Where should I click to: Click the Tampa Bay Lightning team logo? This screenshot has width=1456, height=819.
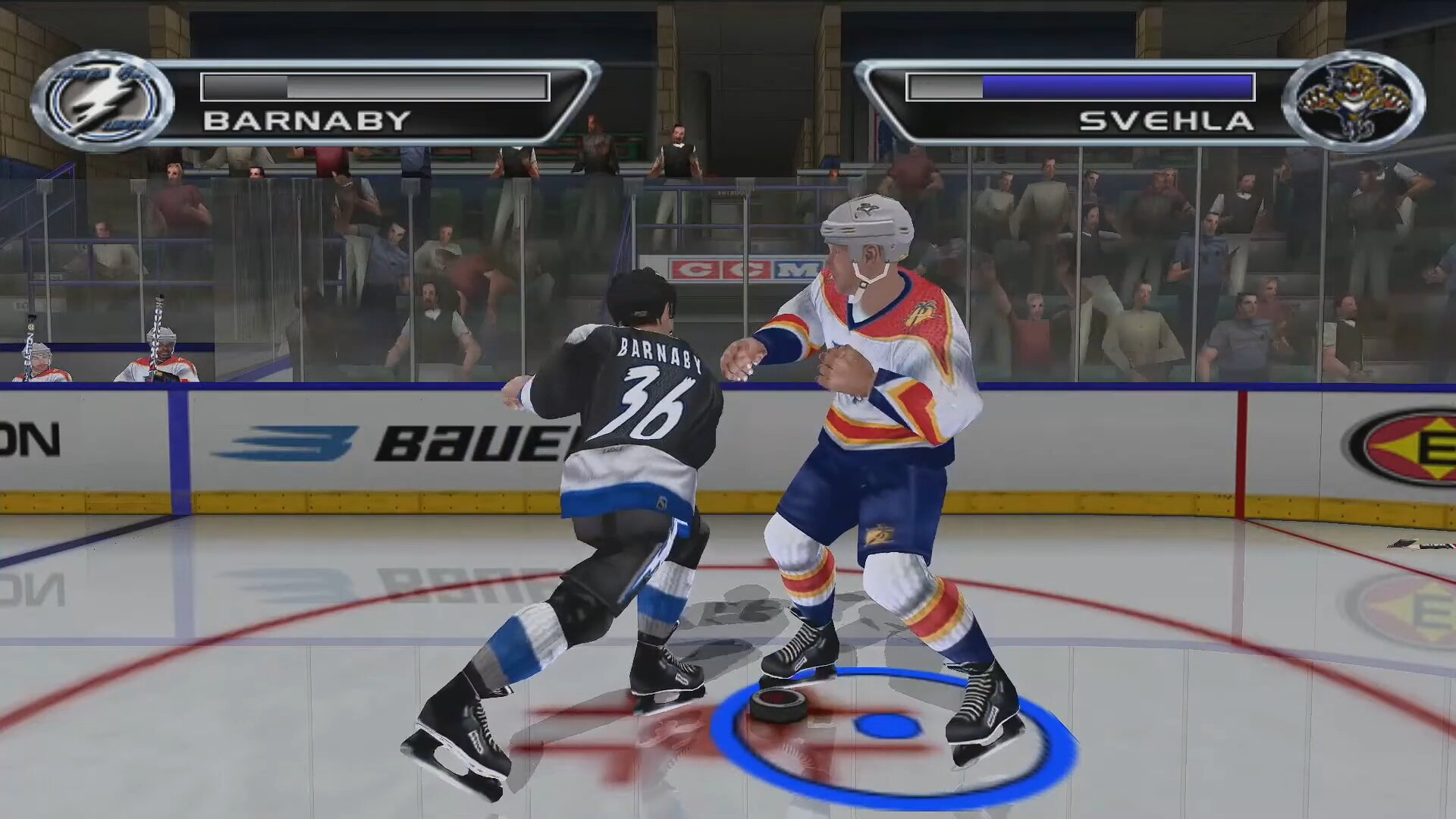point(103,102)
